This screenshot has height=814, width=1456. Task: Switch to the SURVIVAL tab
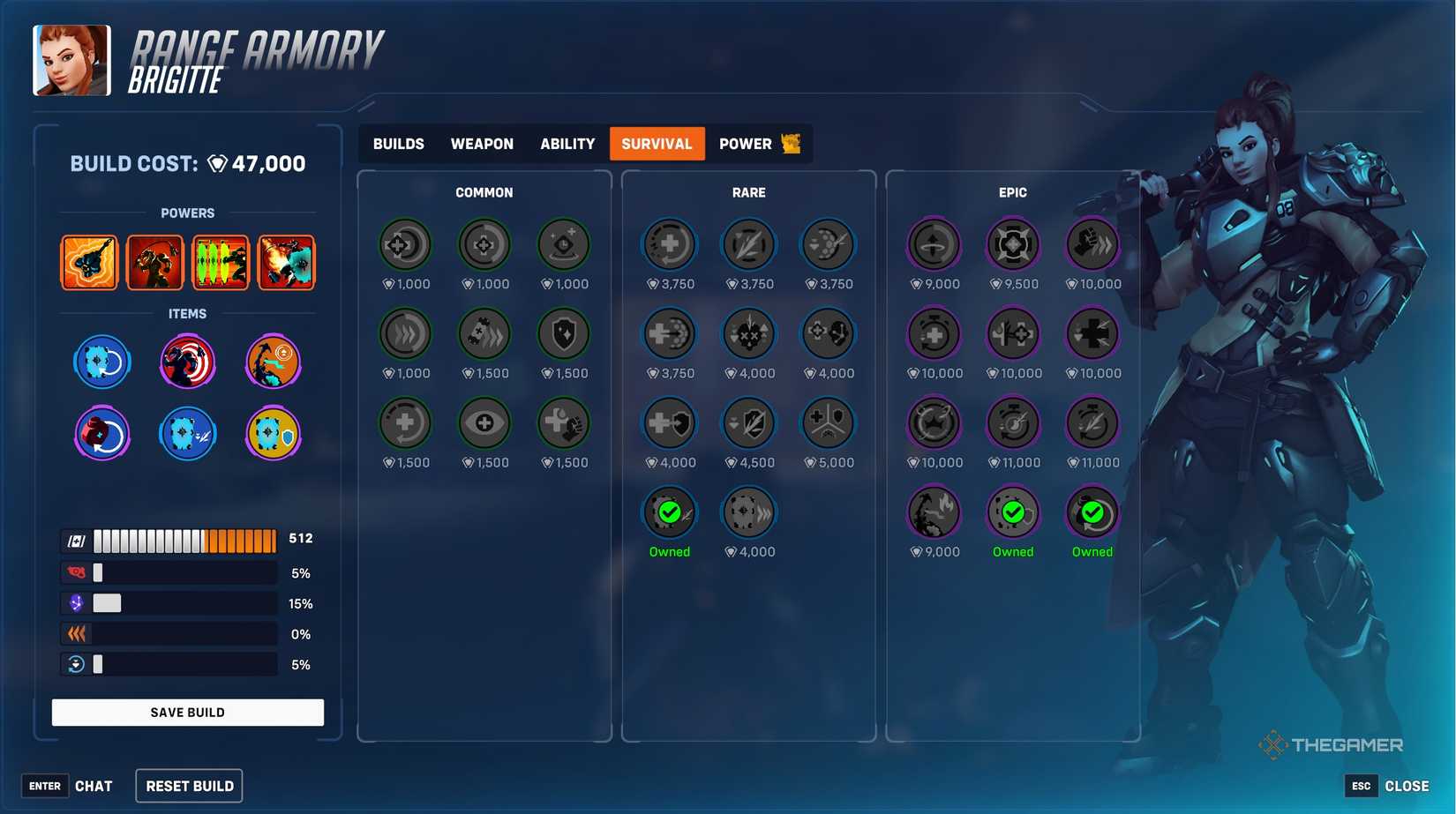click(x=657, y=143)
